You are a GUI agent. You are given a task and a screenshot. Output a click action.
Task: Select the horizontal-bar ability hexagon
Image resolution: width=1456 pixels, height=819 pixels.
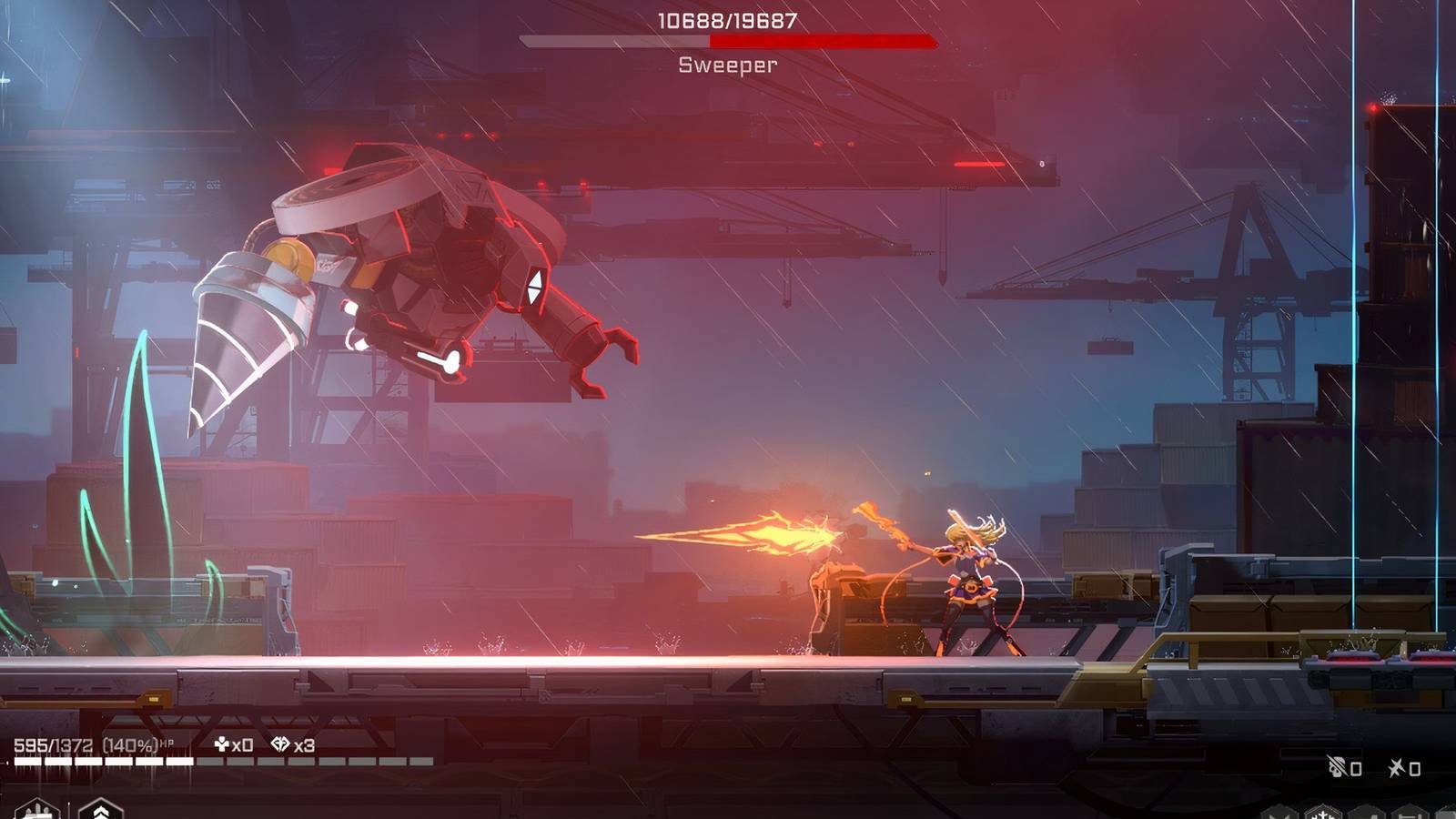point(1410,813)
